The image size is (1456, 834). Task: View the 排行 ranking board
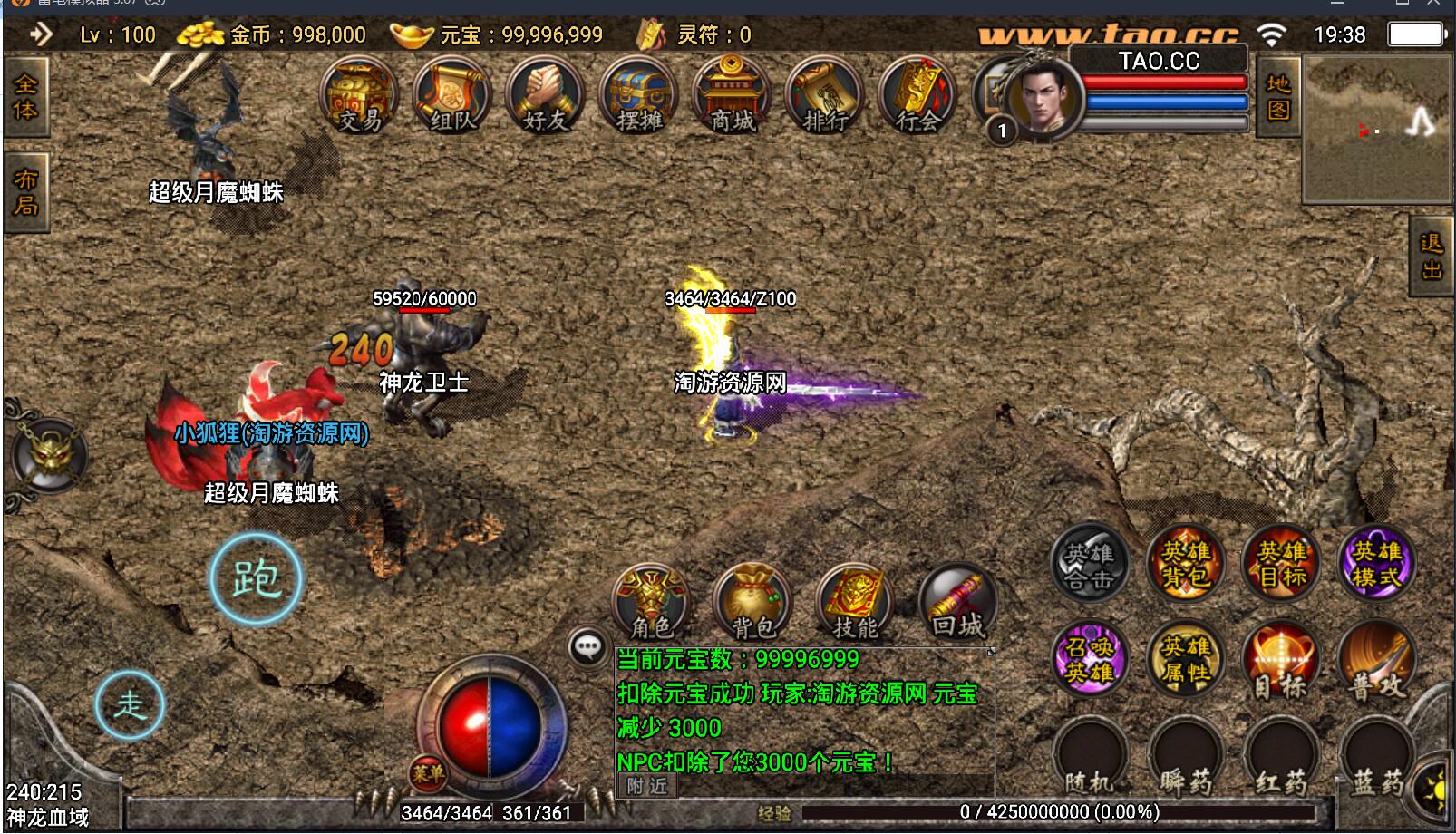(x=825, y=98)
